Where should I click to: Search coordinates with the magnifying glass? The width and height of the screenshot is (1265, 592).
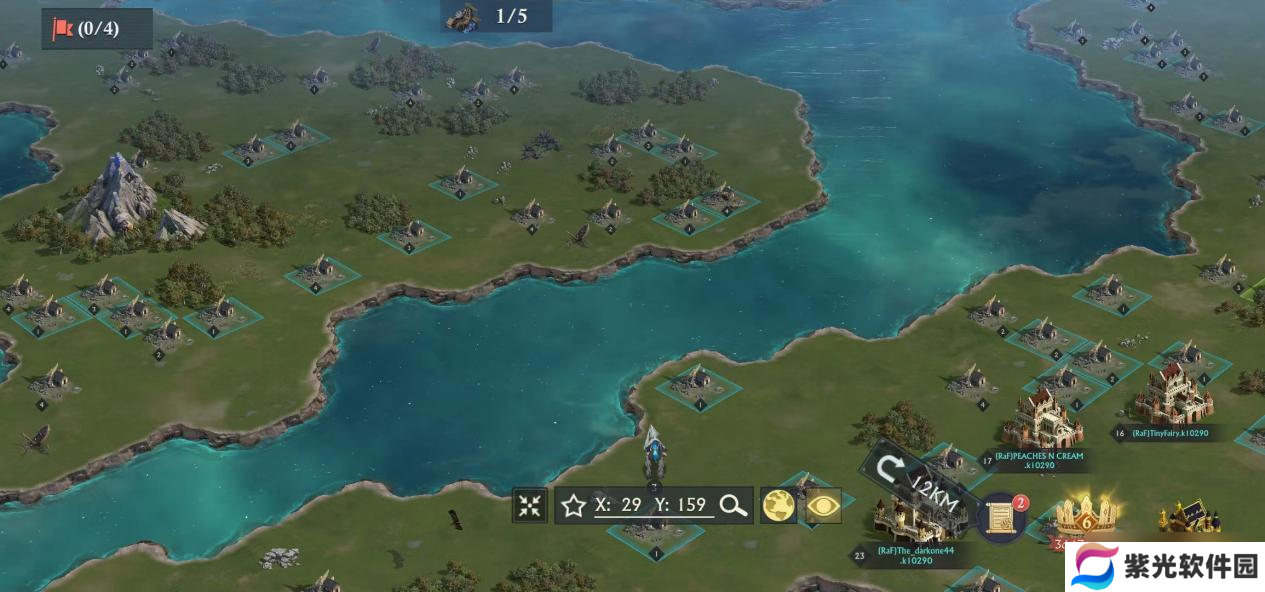click(734, 505)
